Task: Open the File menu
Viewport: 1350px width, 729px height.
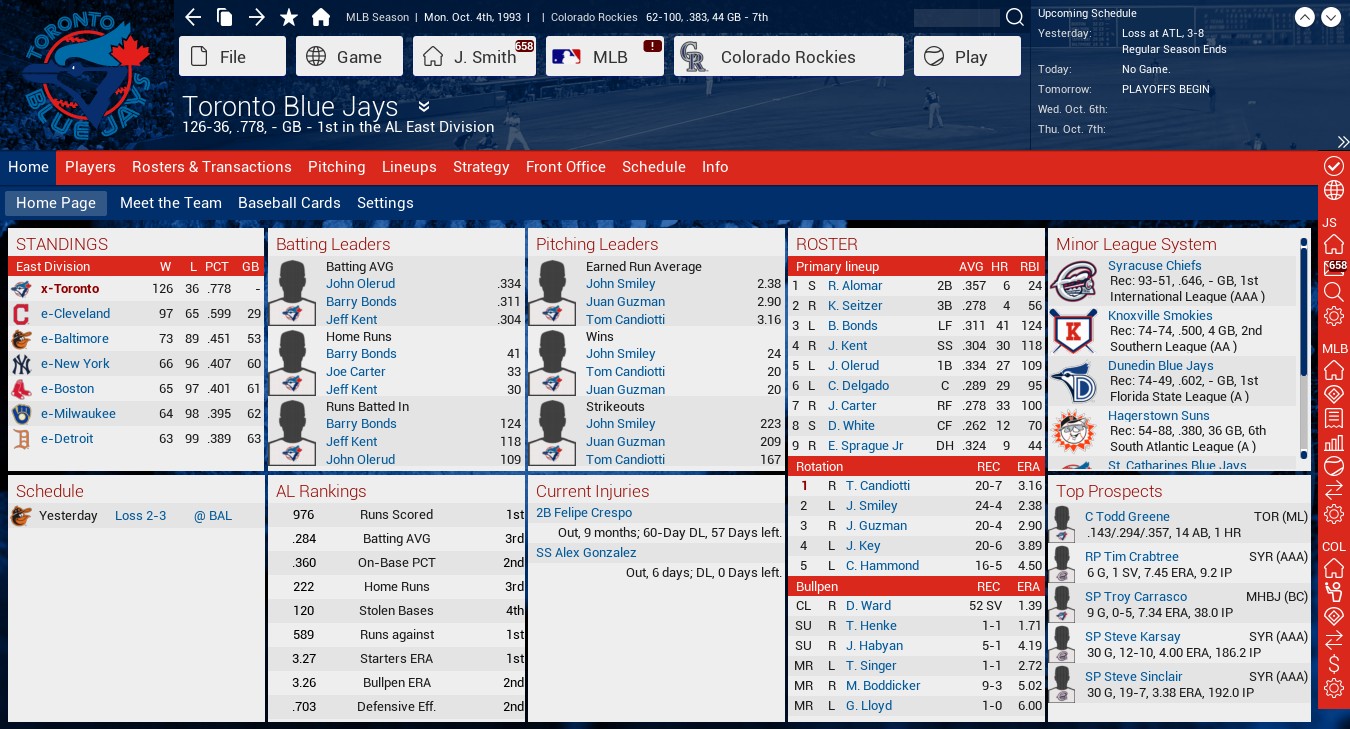Action: point(232,57)
